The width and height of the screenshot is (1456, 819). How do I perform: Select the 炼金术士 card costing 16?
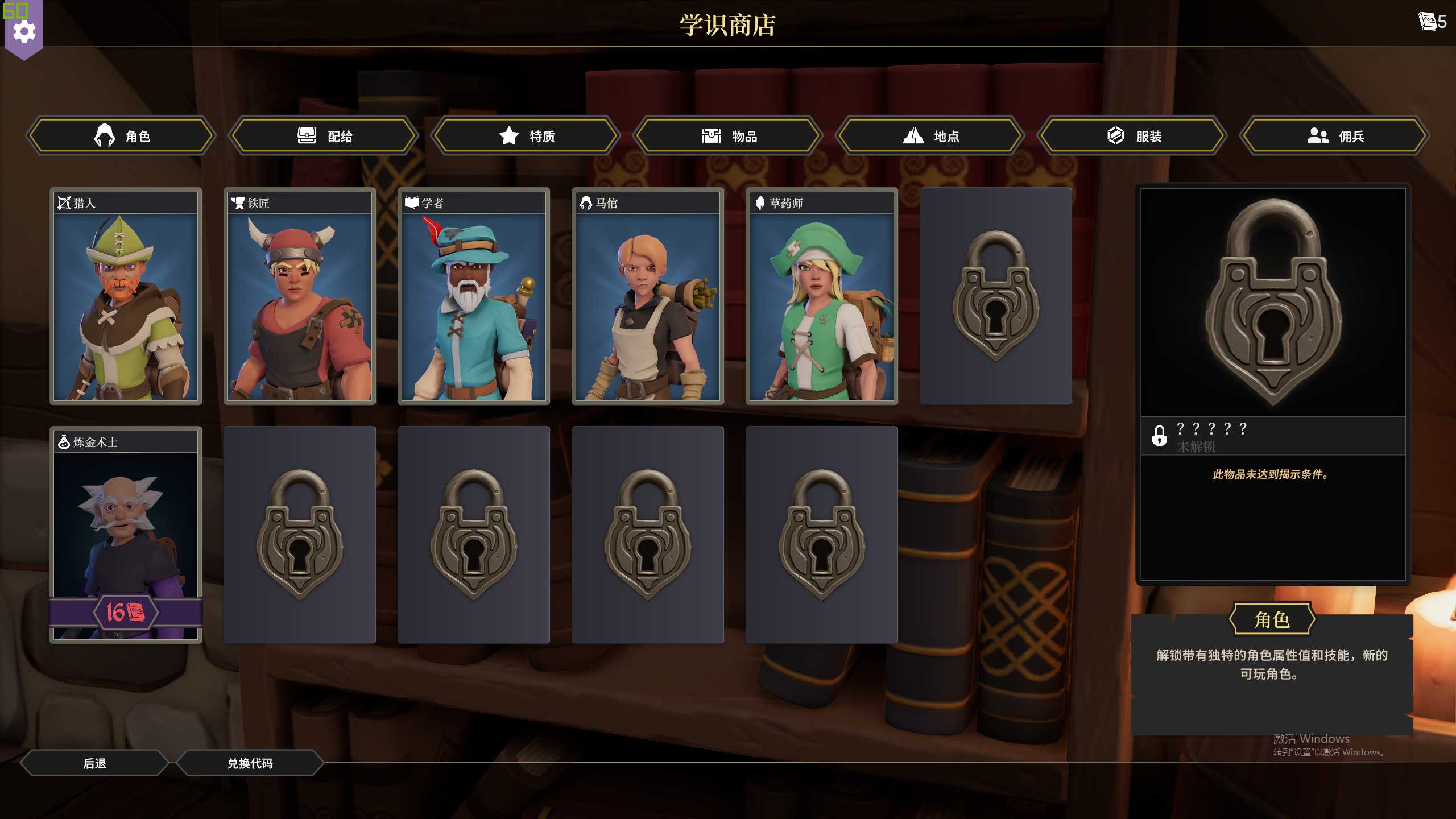126,535
